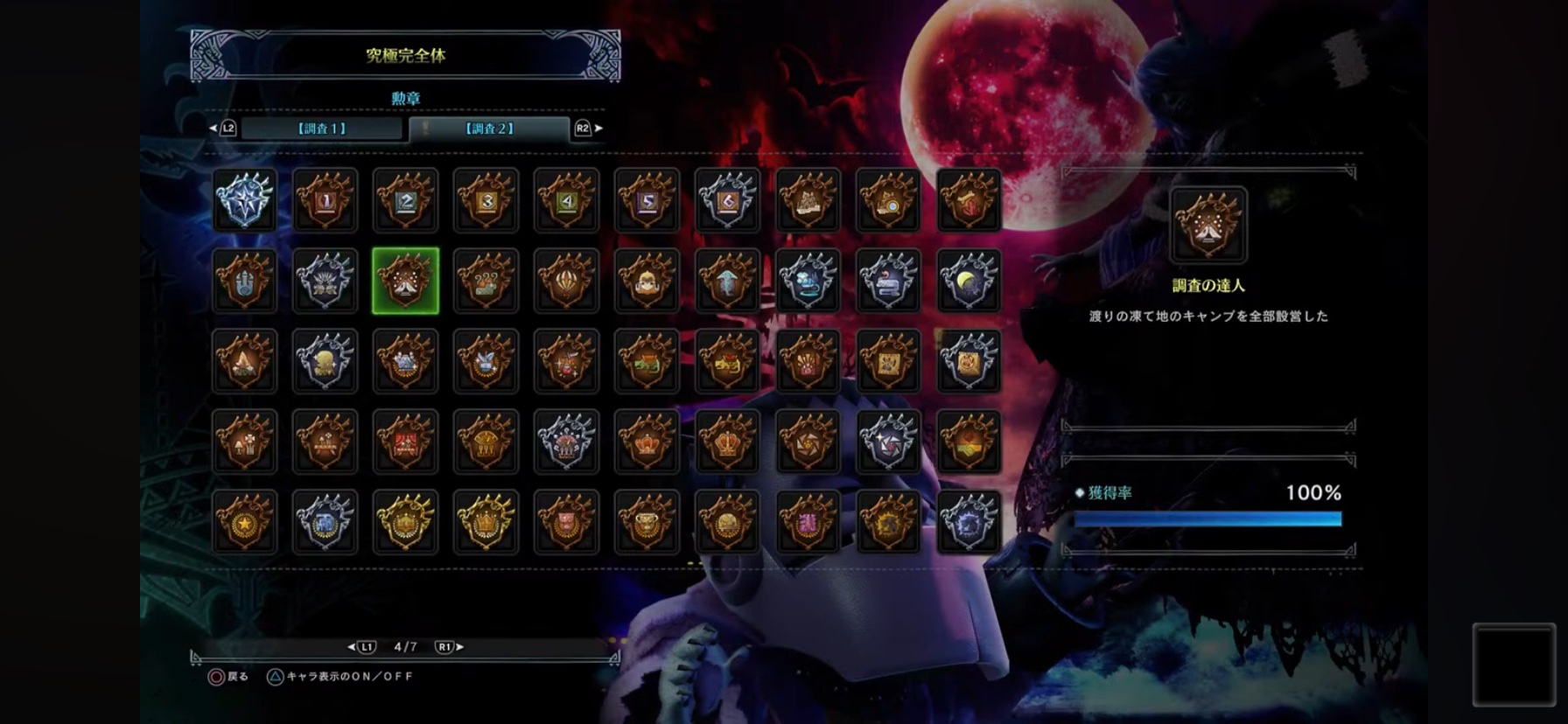Select the medal with three question marks
The width and height of the screenshot is (1568, 724).
[x=486, y=281]
